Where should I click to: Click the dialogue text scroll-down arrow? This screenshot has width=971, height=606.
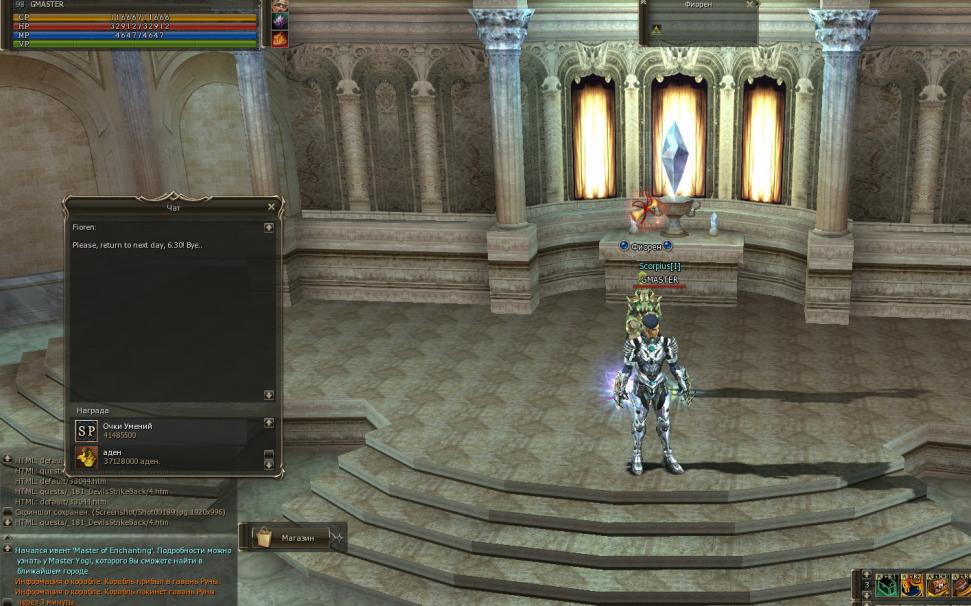pyautogui.click(x=269, y=395)
